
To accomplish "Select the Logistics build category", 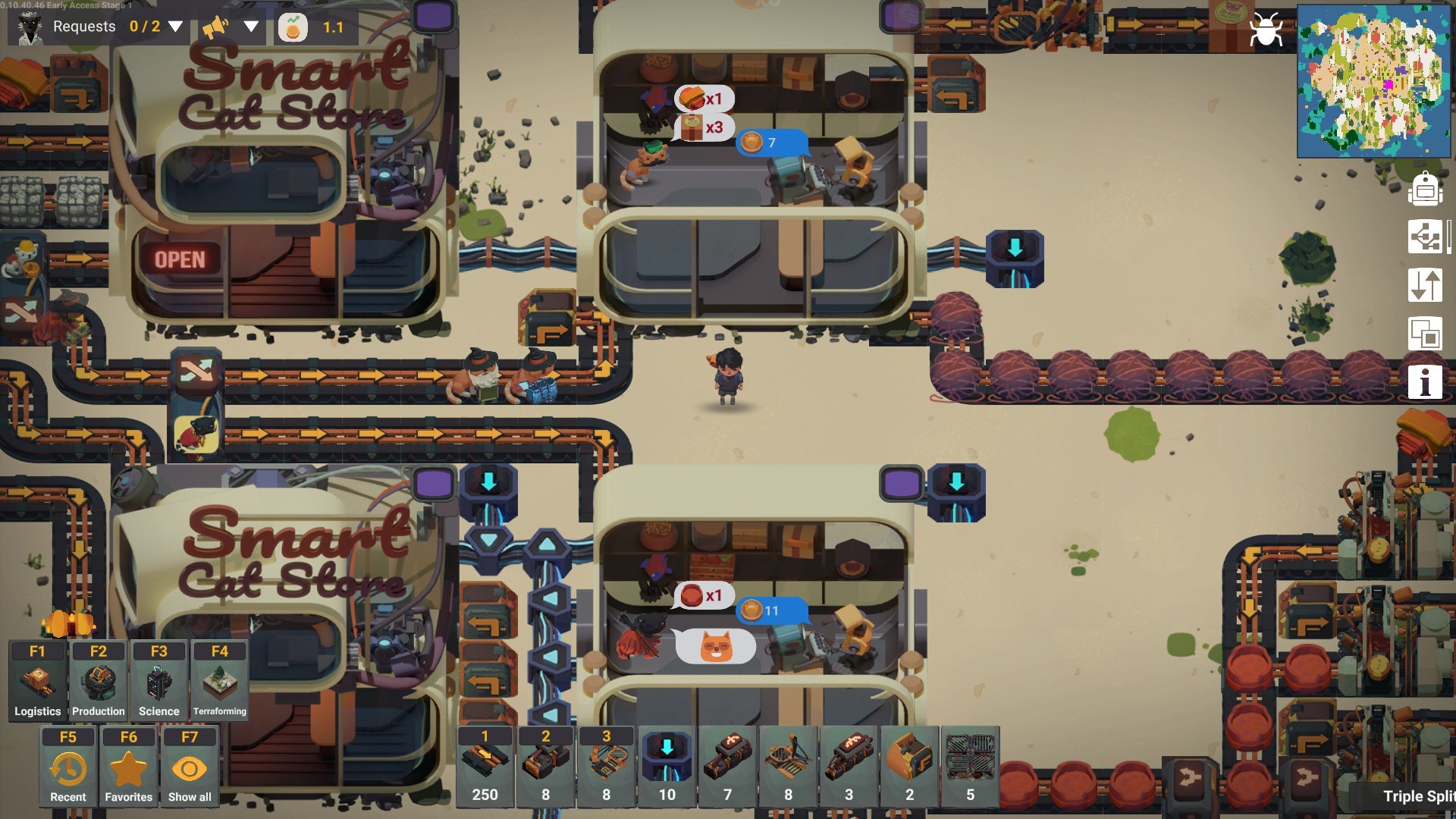I will pos(37,680).
